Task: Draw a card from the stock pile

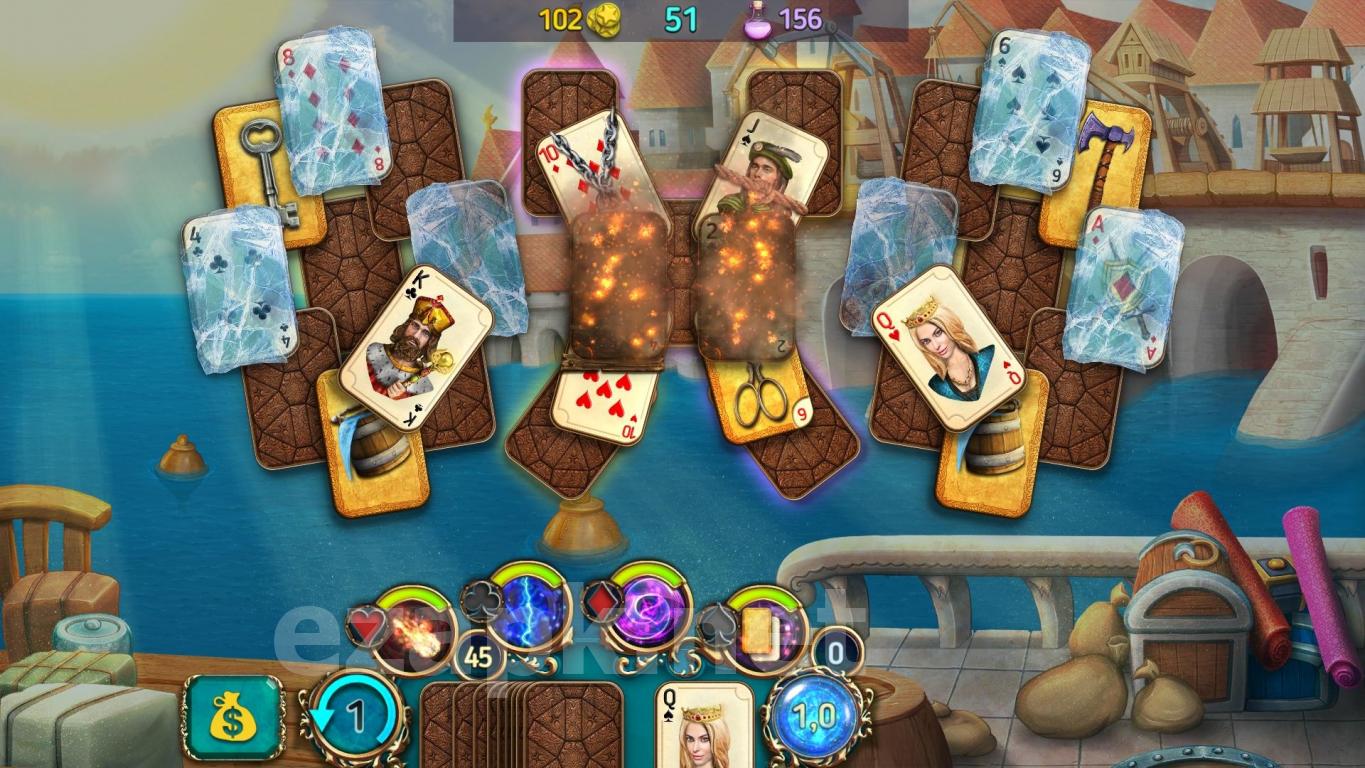Action: pyautogui.click(x=560, y=724)
